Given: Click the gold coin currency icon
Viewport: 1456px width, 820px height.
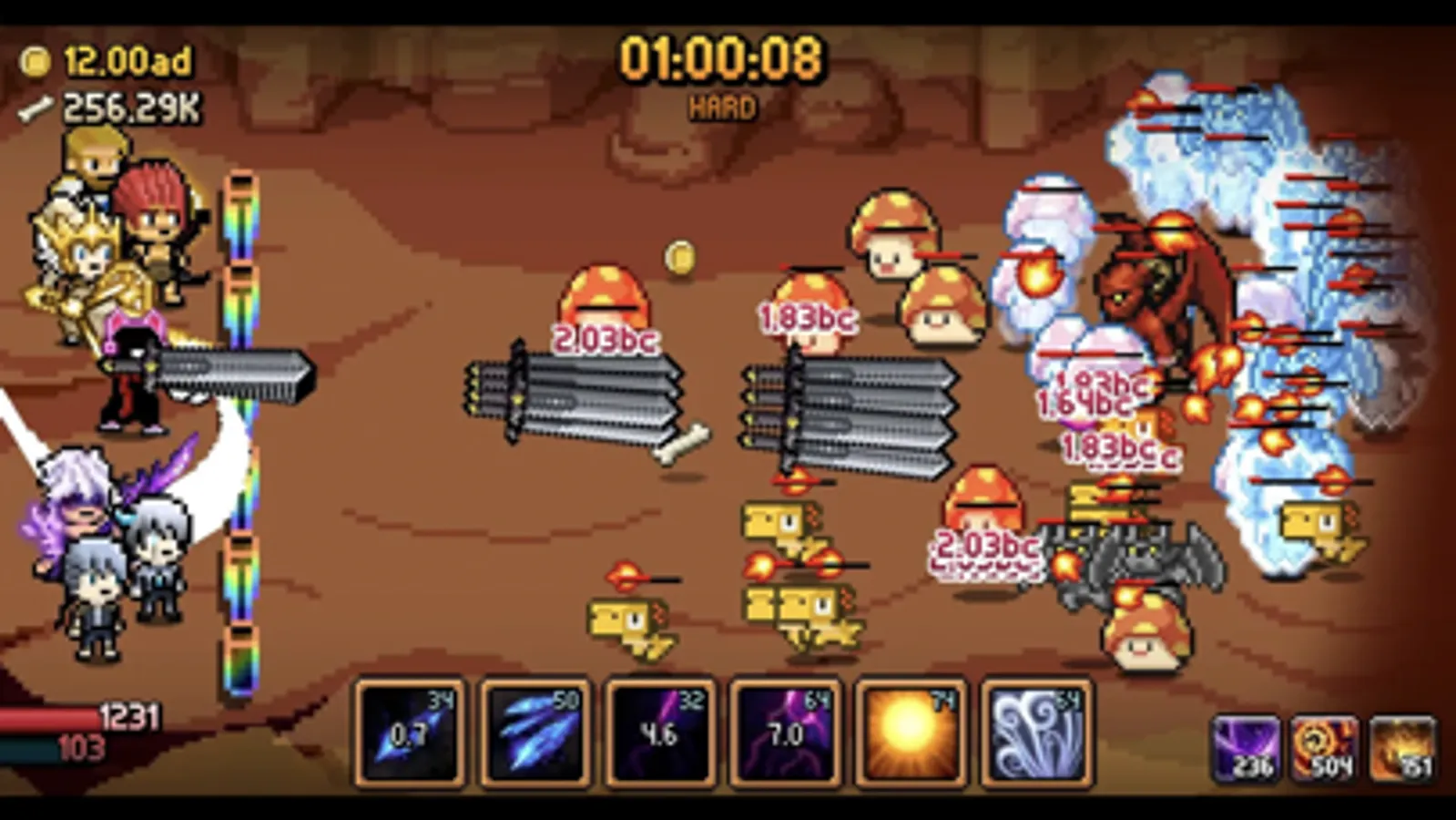Looking at the screenshot, I should 35,62.
